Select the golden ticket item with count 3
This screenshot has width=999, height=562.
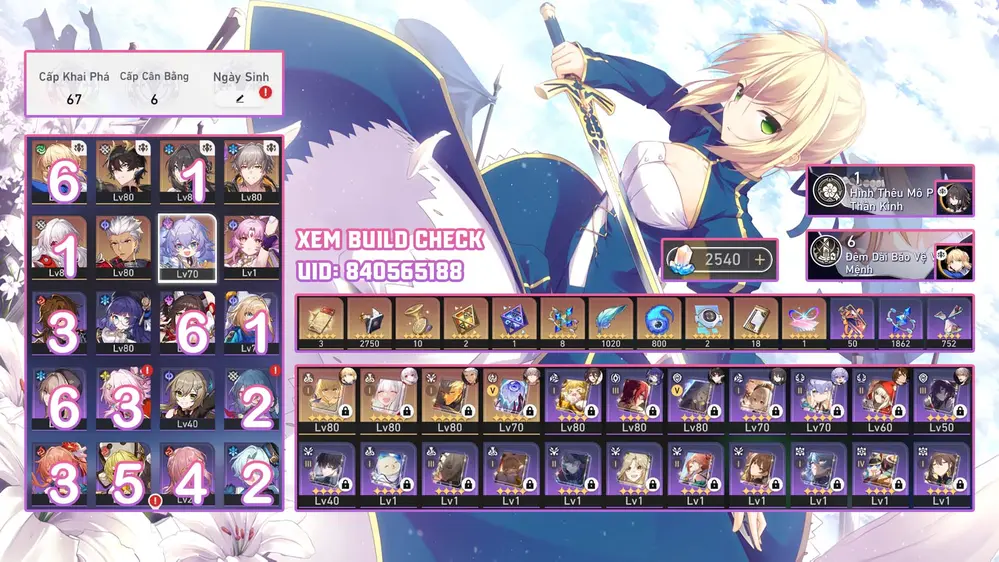(320, 321)
